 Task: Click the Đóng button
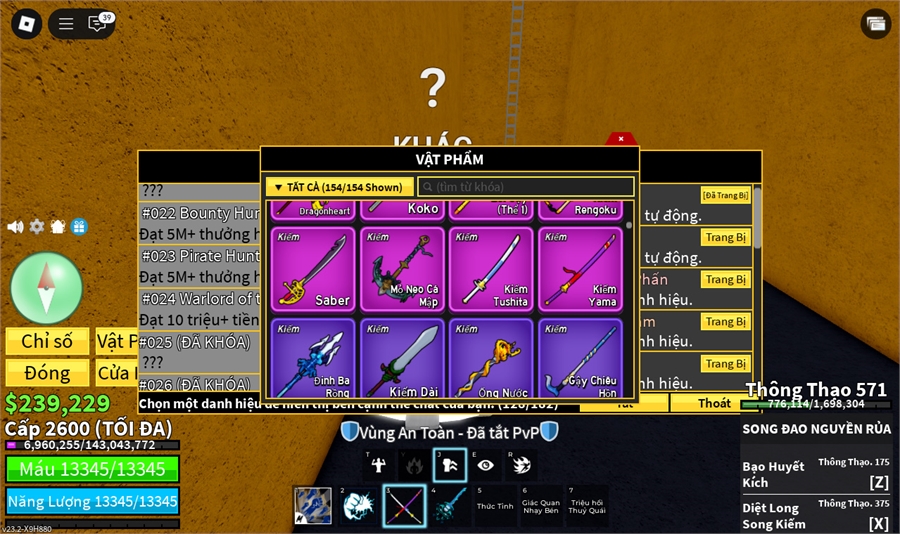[47, 373]
